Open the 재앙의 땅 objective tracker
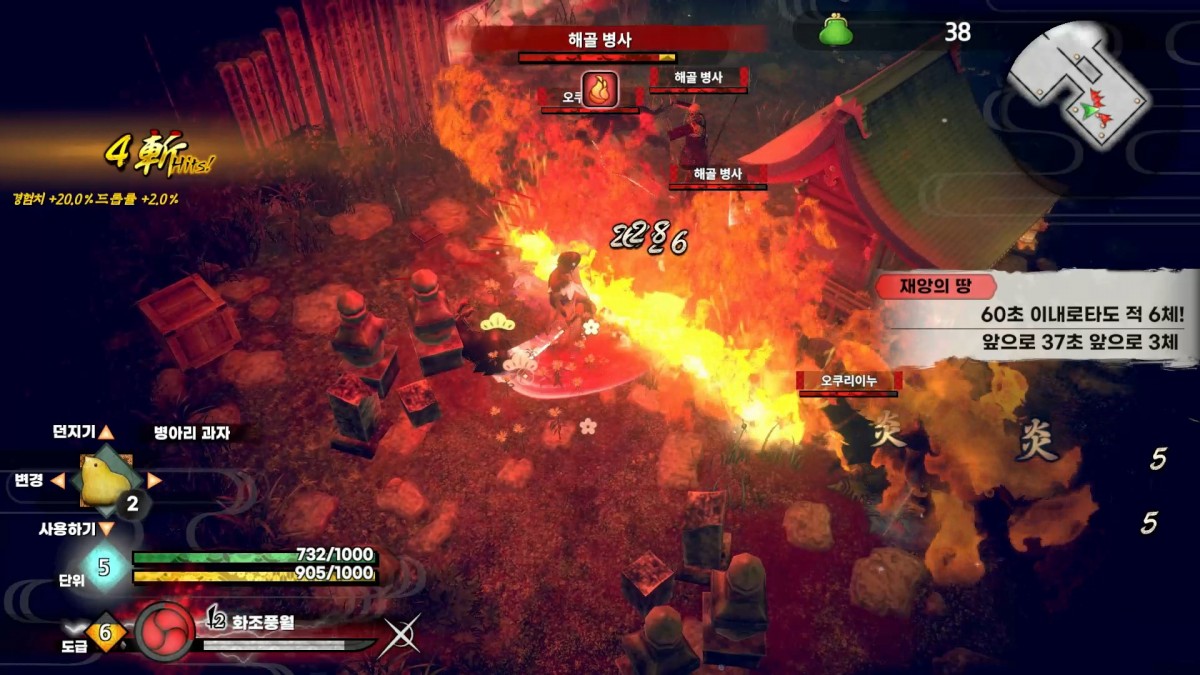Image resolution: width=1200 pixels, height=675 pixels. 1035,315
